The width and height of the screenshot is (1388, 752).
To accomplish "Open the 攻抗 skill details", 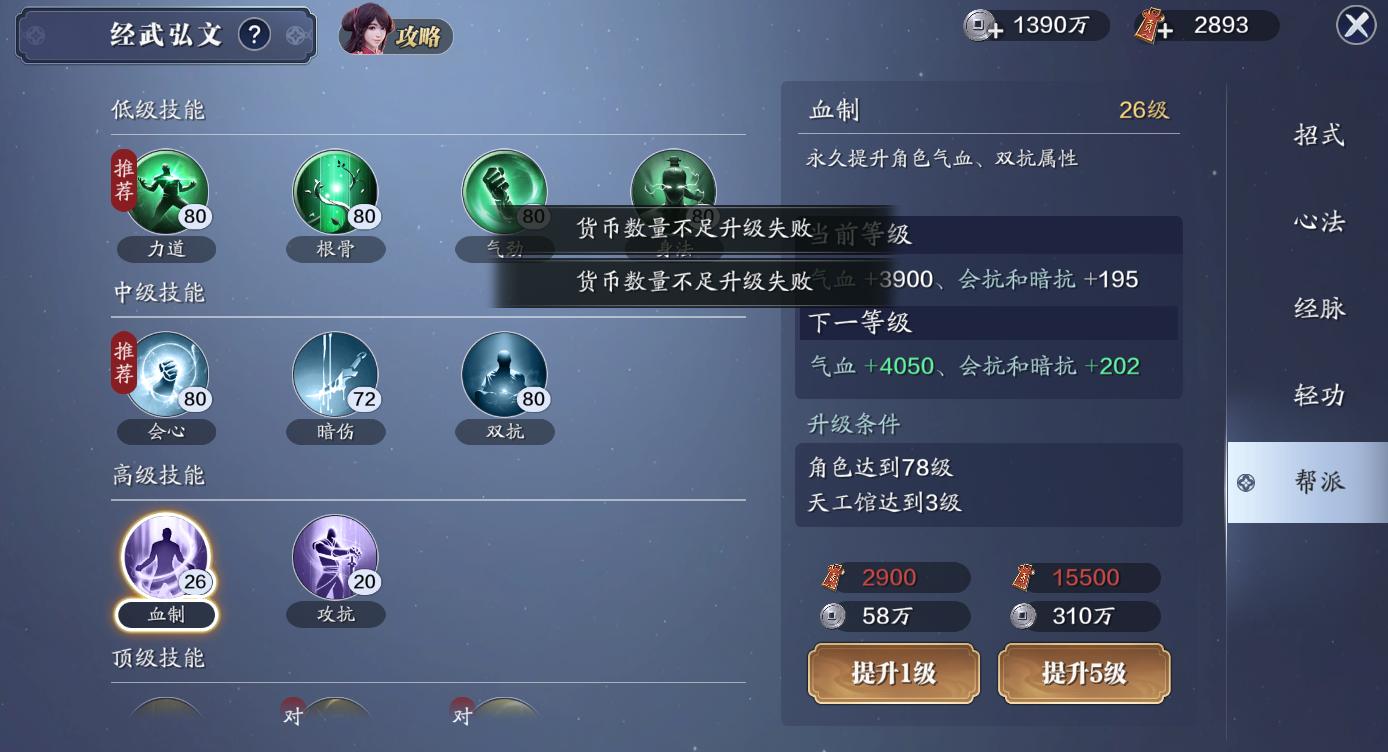I will pos(334,560).
